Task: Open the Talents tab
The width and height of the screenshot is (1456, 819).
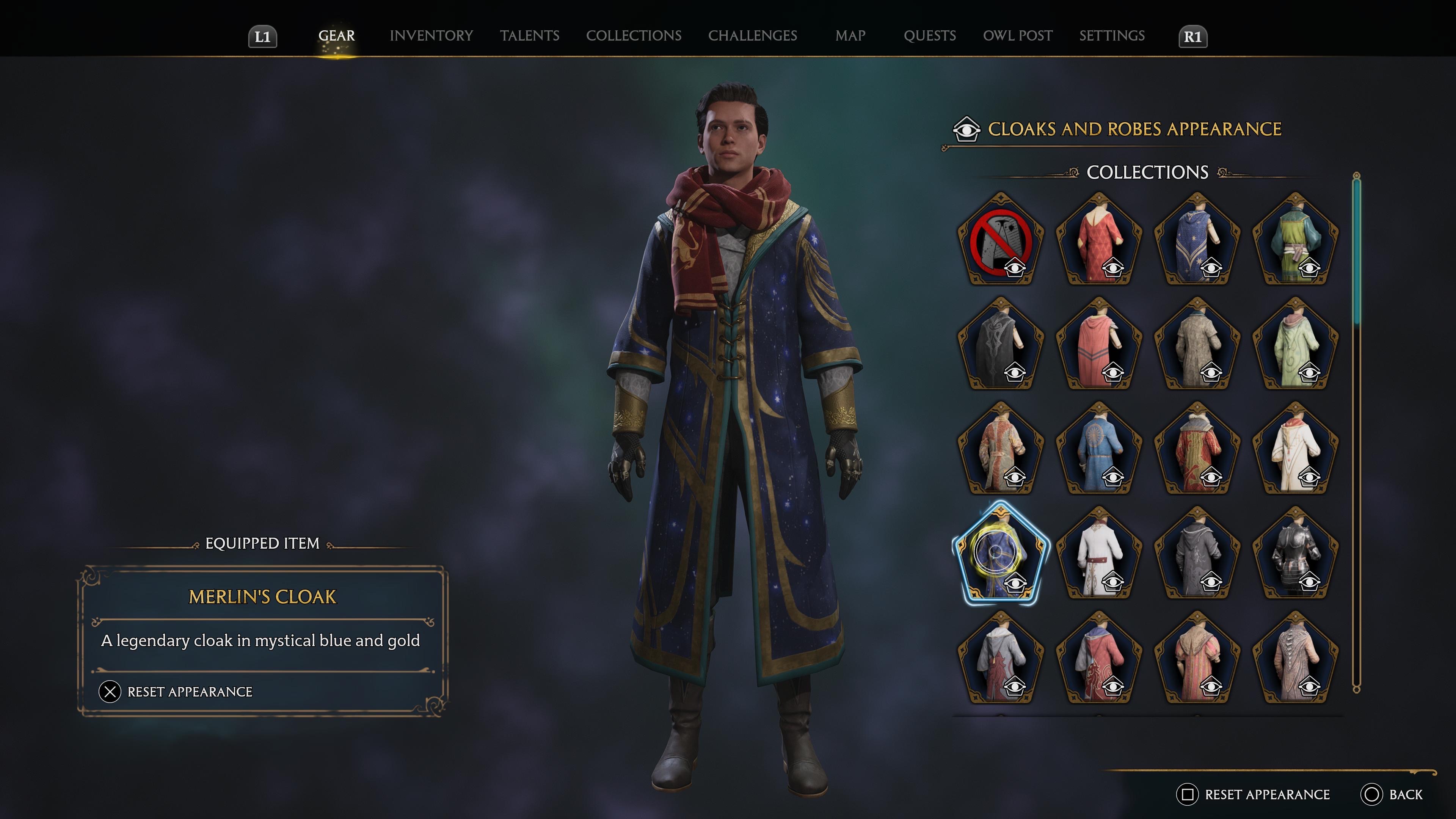Action: (x=529, y=36)
